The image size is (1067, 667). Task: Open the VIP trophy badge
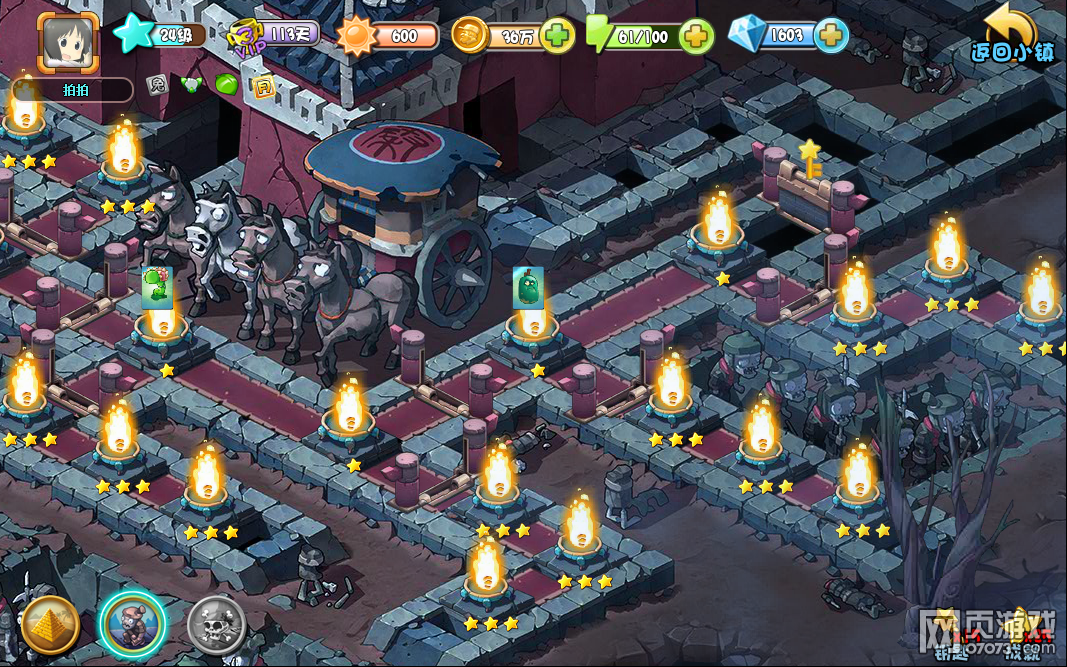245,37
